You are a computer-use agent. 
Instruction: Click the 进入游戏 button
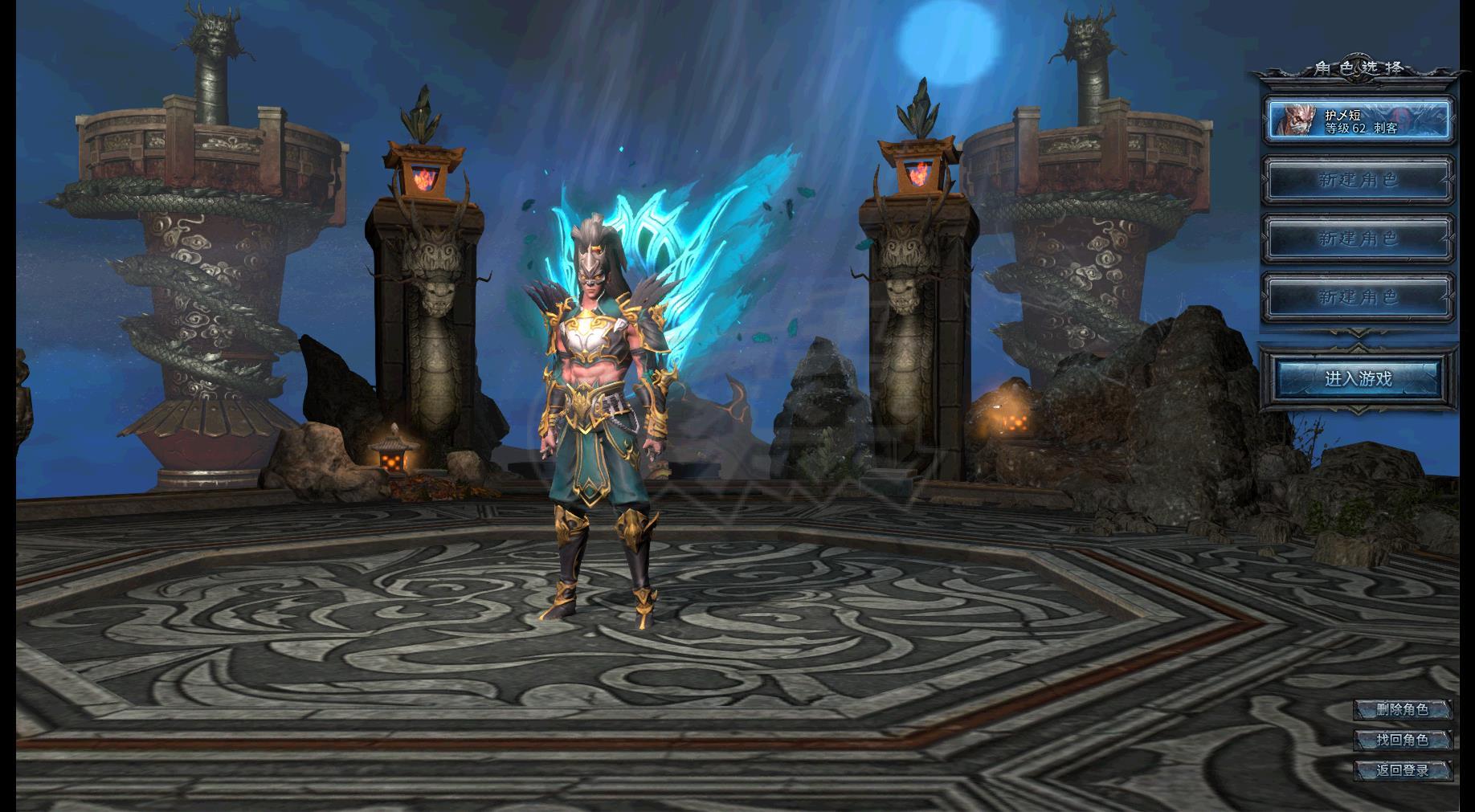(1358, 378)
